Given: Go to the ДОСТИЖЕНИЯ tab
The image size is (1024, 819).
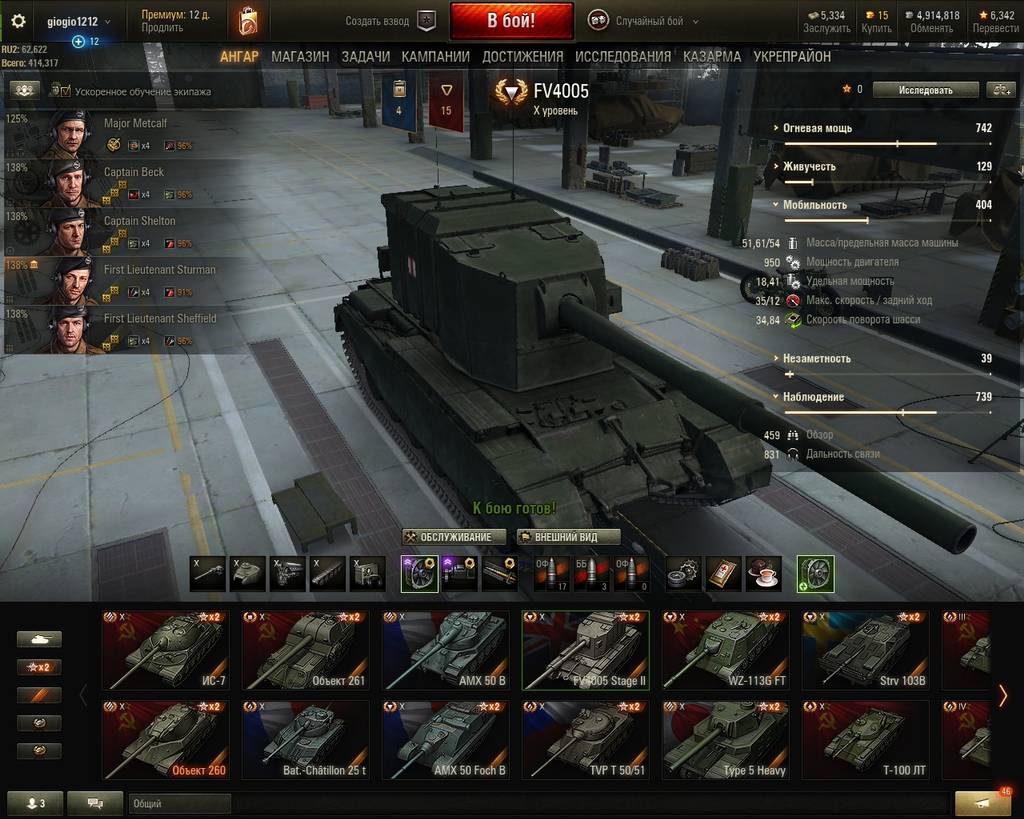Looking at the screenshot, I should (522, 57).
